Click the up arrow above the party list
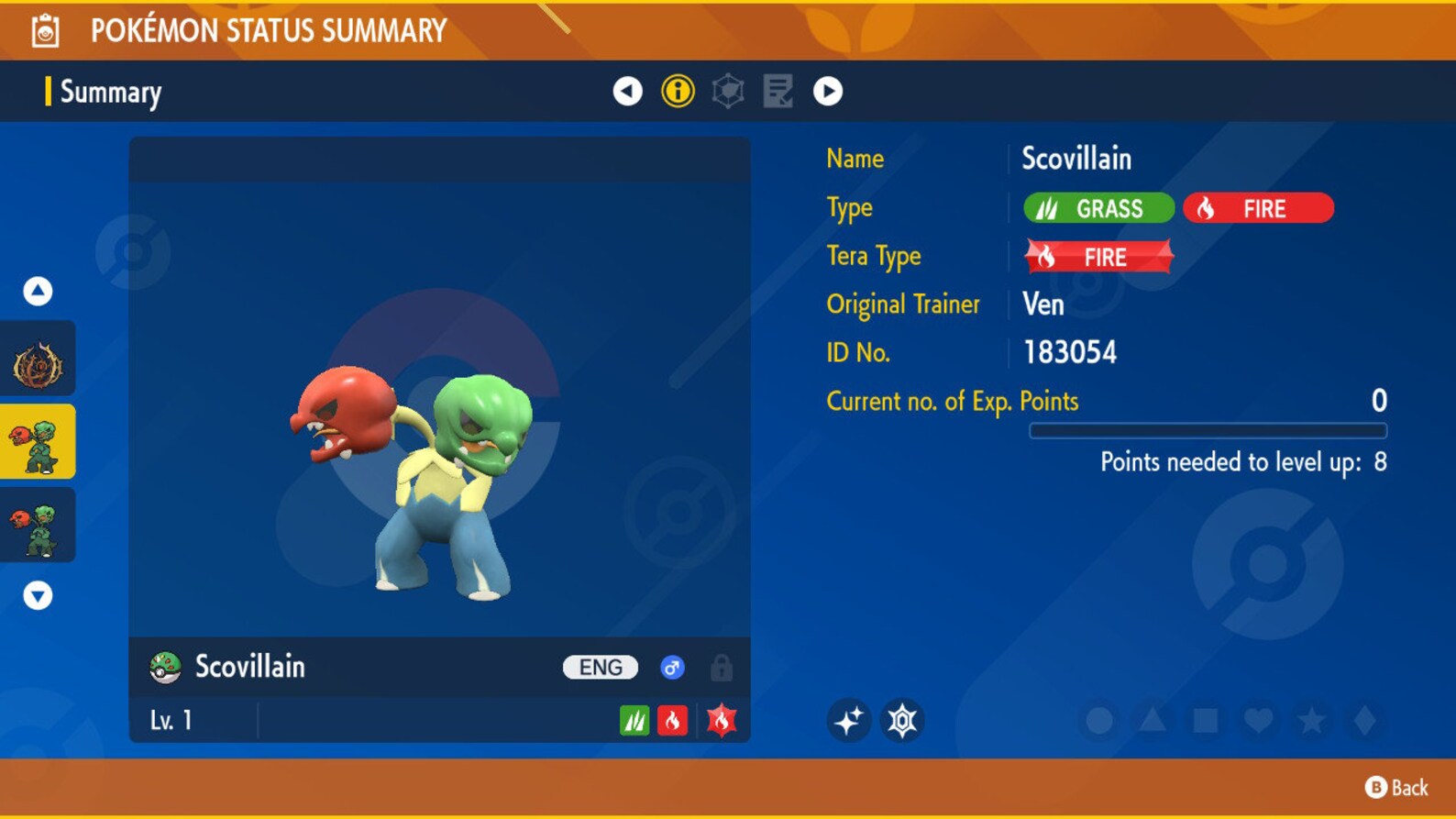 point(38,290)
